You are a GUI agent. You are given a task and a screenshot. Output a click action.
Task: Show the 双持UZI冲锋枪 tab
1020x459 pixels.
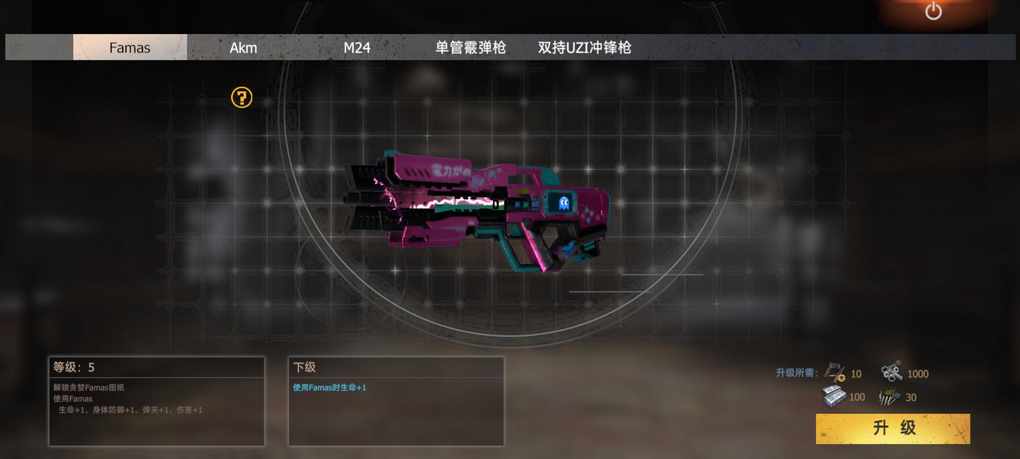(x=584, y=47)
